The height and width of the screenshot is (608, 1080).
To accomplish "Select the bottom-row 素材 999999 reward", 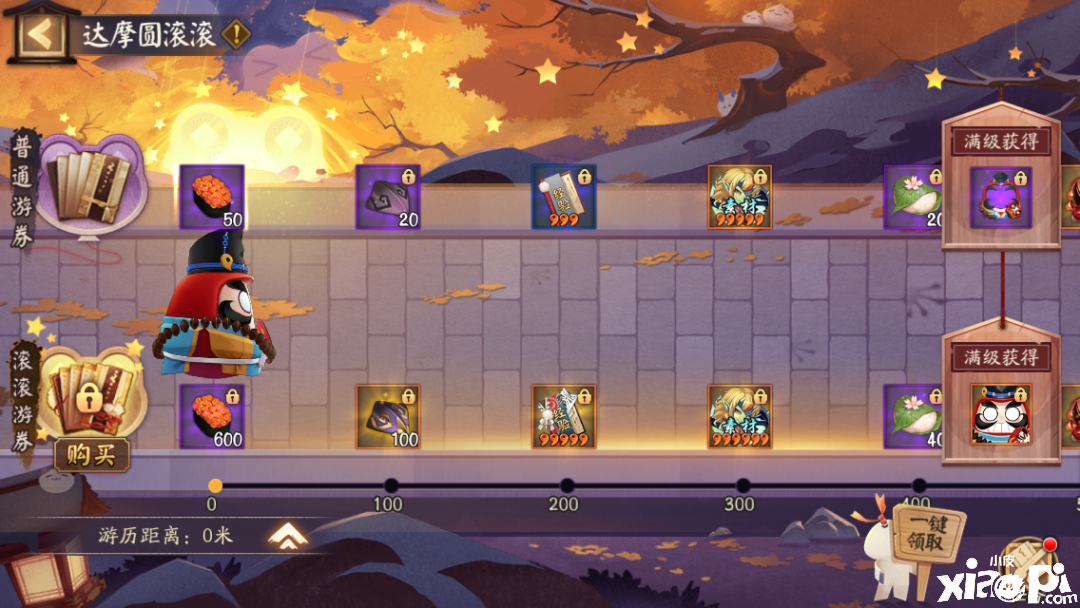I will pyautogui.click(x=740, y=416).
